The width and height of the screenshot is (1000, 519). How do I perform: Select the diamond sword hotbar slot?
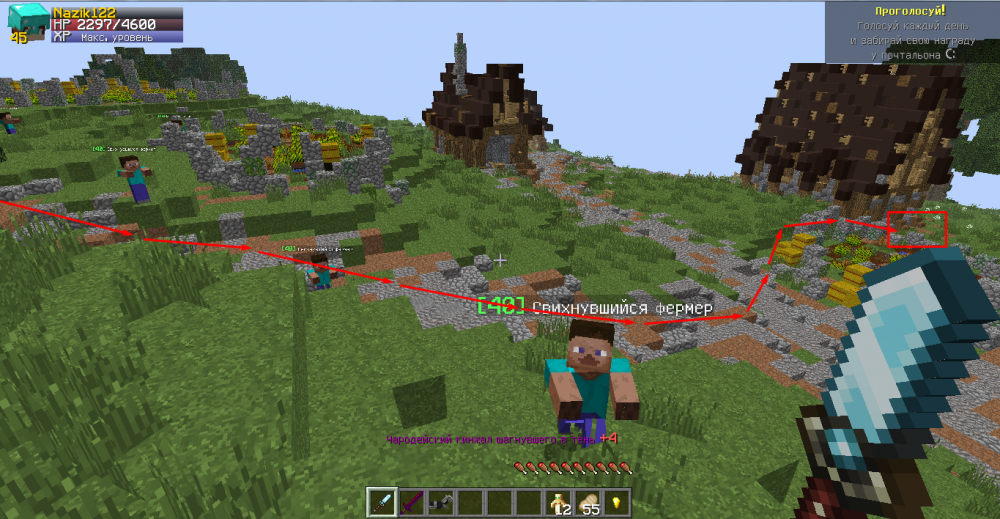pyautogui.click(x=381, y=502)
